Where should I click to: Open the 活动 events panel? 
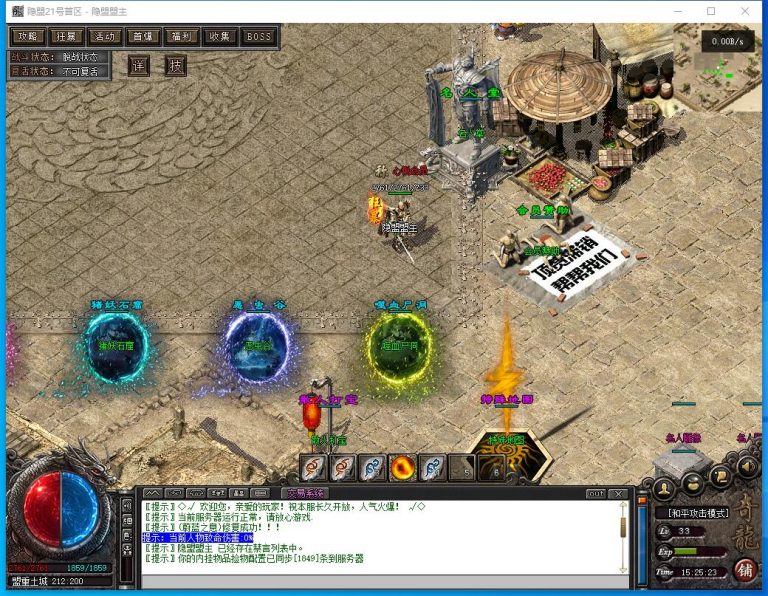[x=103, y=36]
